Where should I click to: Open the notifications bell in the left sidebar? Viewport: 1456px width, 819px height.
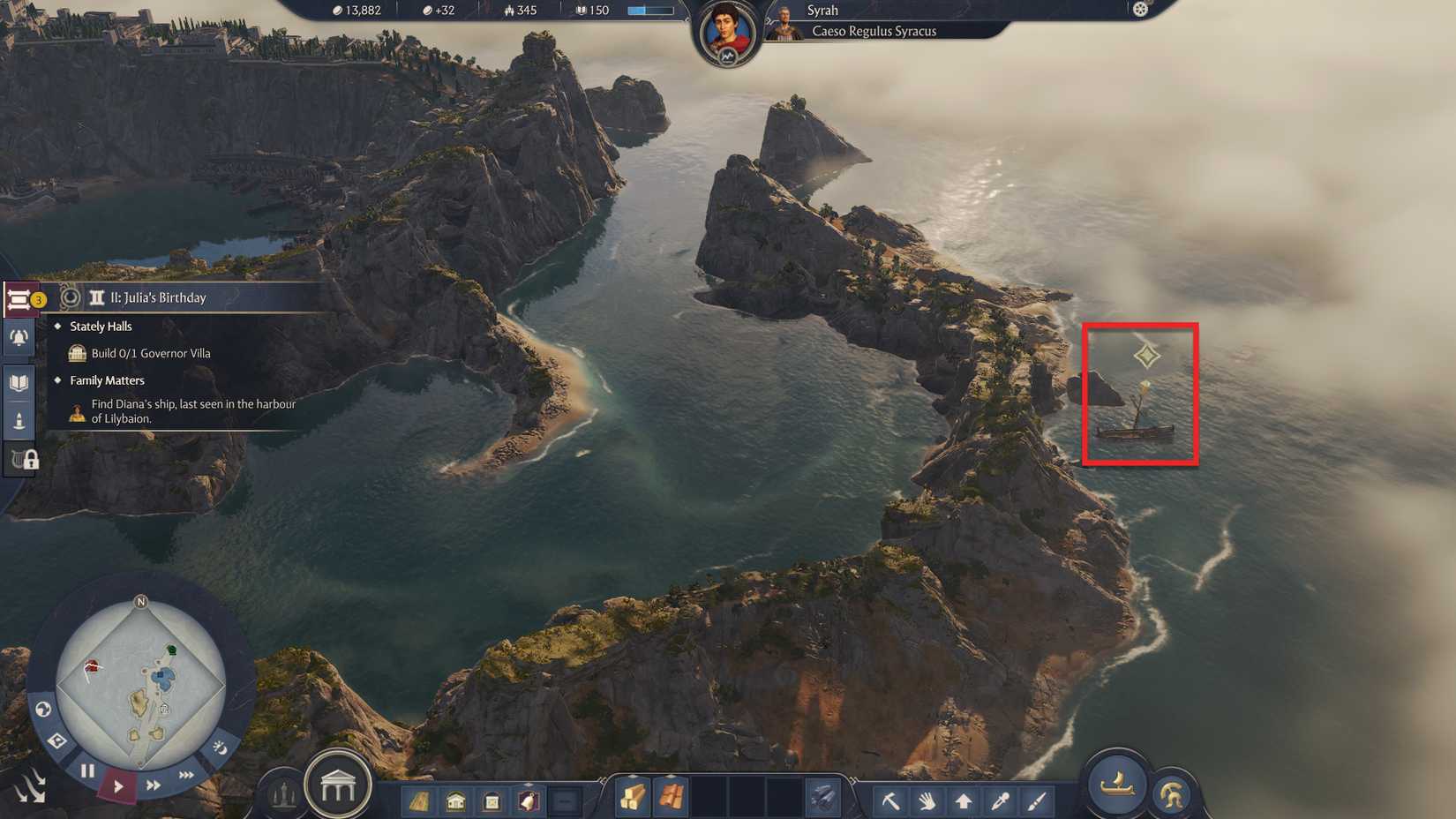point(19,336)
